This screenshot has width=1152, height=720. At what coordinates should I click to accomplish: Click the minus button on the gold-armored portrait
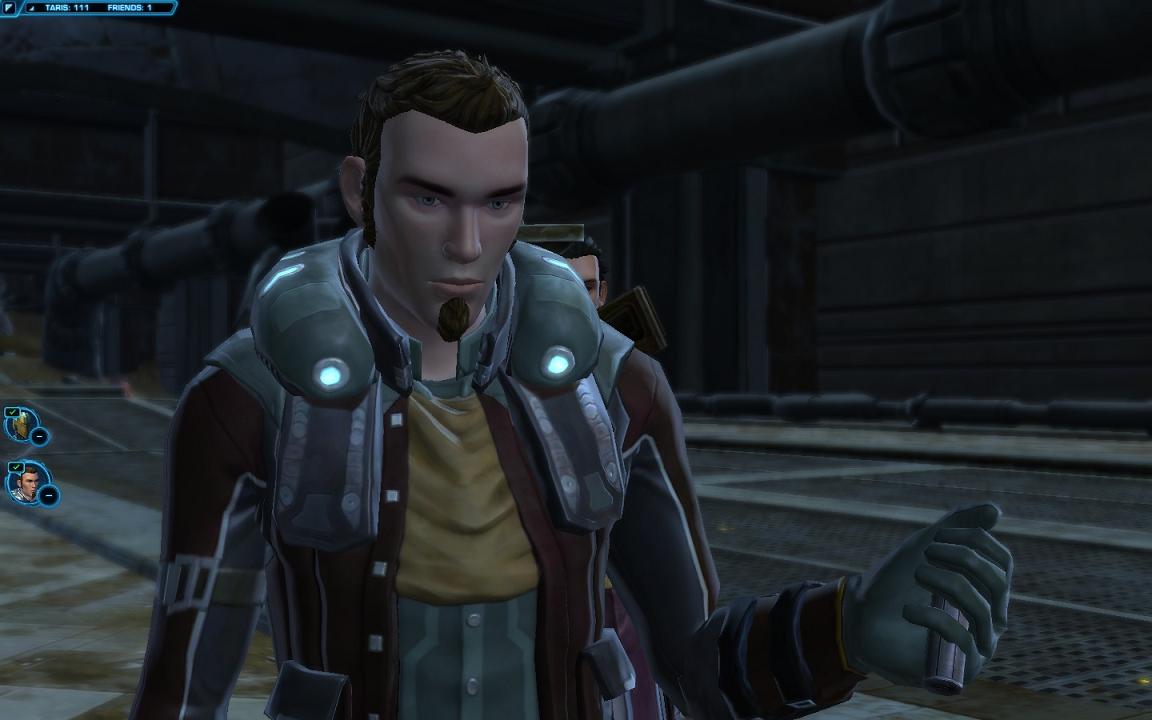[39, 436]
